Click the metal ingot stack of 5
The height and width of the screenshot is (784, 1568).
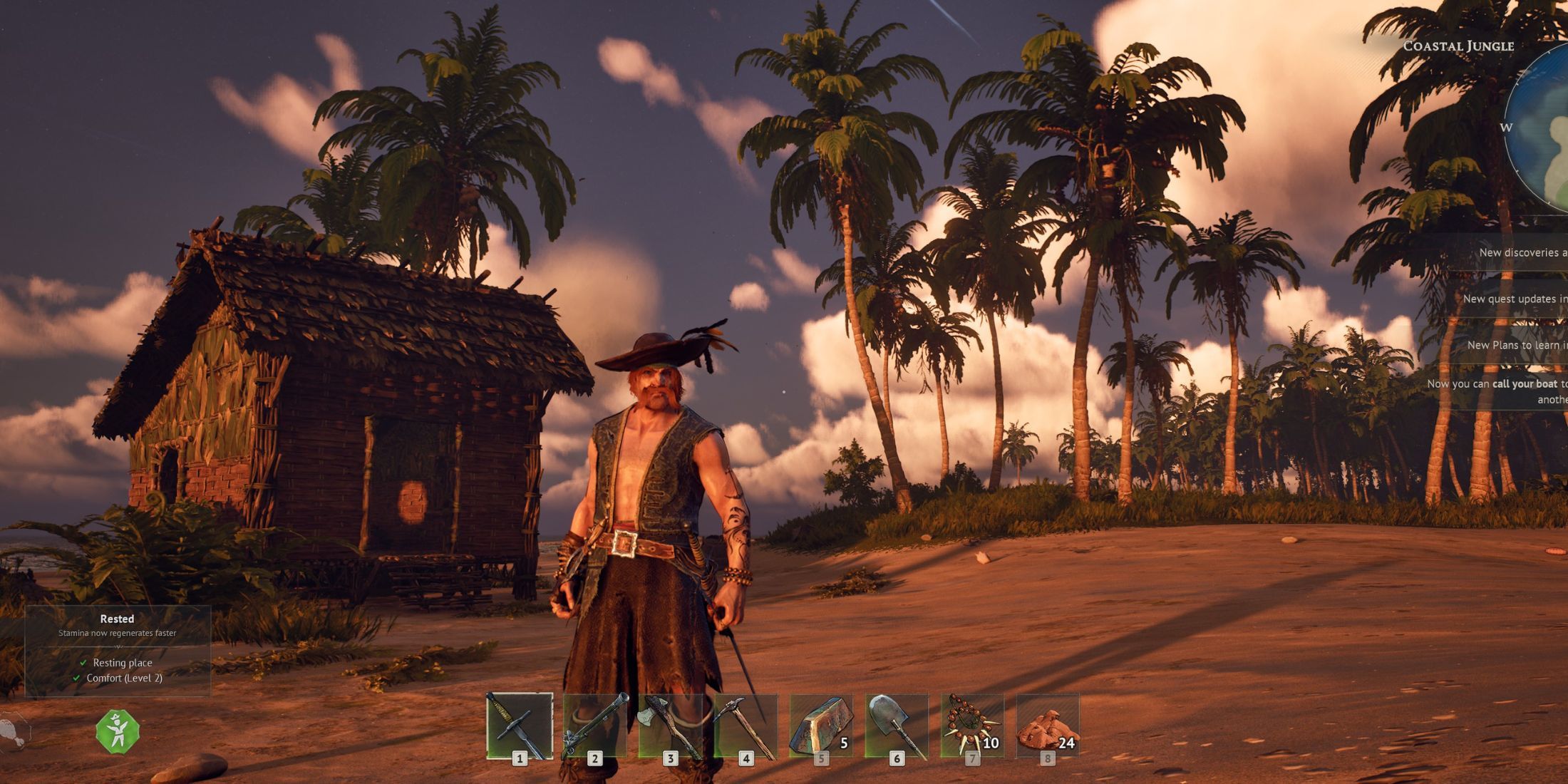[x=821, y=726]
